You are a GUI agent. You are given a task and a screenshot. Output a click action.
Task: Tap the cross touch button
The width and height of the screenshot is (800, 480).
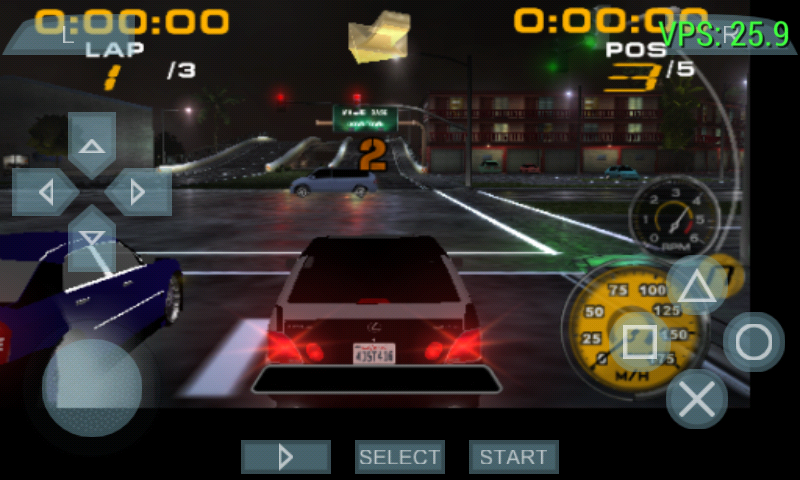(x=696, y=399)
